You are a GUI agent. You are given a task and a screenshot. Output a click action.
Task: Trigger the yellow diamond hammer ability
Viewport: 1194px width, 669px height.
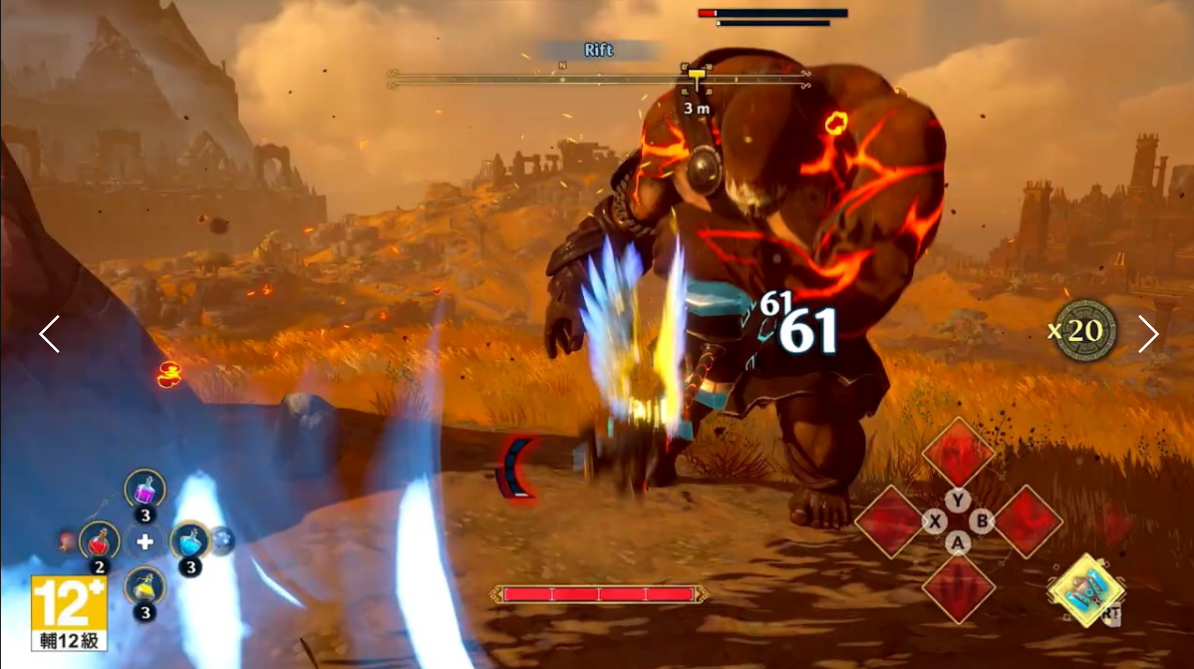click(1086, 590)
